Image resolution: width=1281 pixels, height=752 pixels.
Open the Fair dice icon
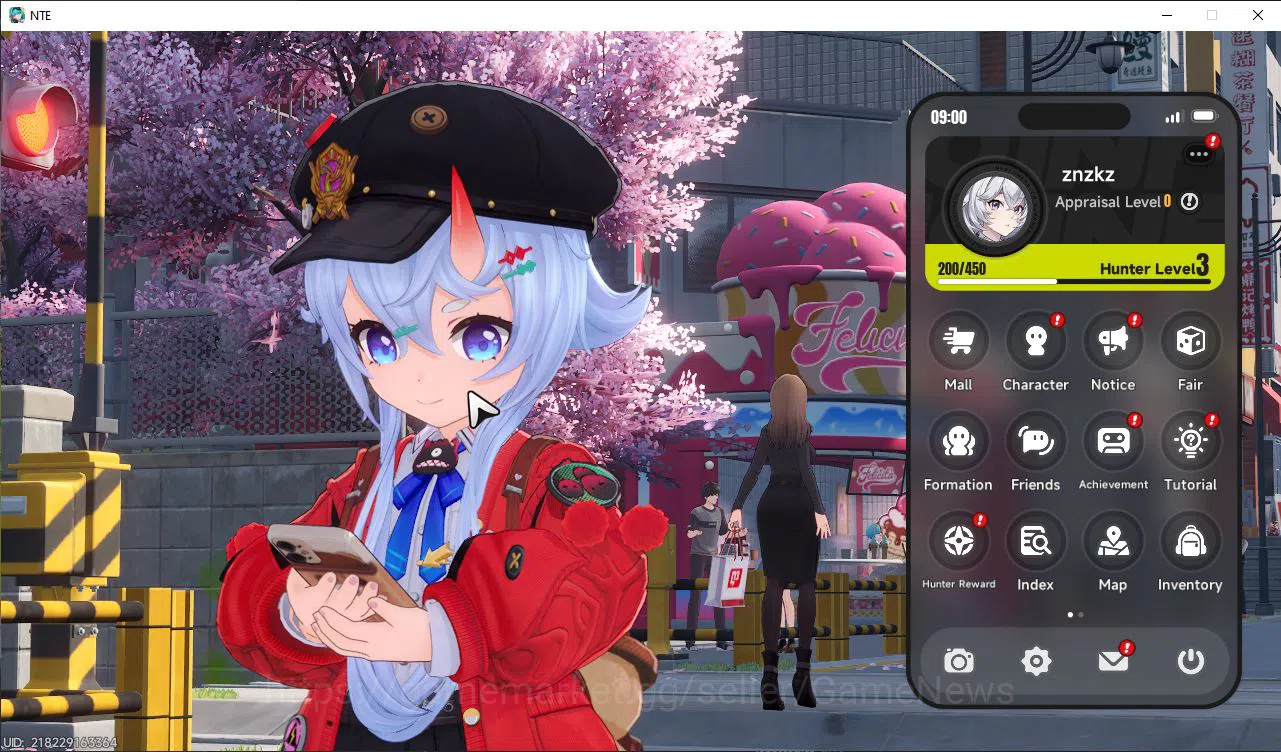(1190, 340)
